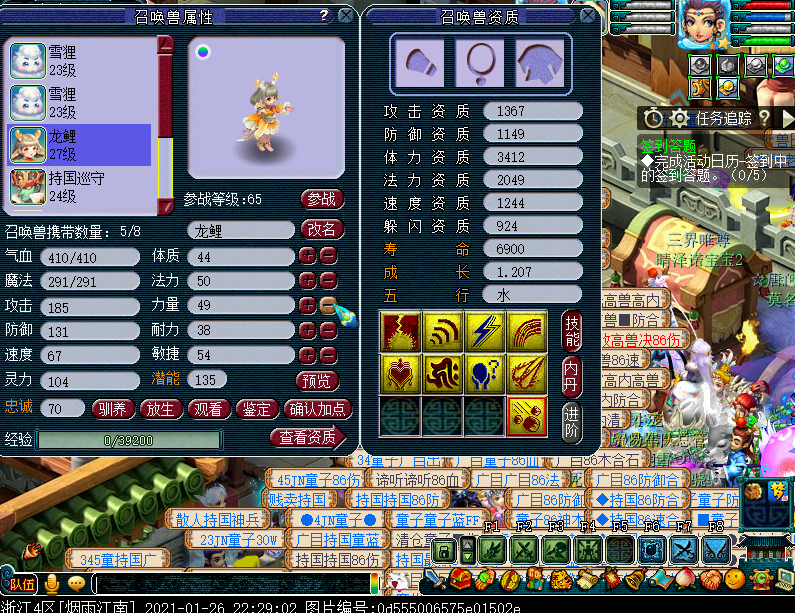The width and height of the screenshot is (795, 613).
Task: Open the 队伍 team button
Action: [x=22, y=584]
